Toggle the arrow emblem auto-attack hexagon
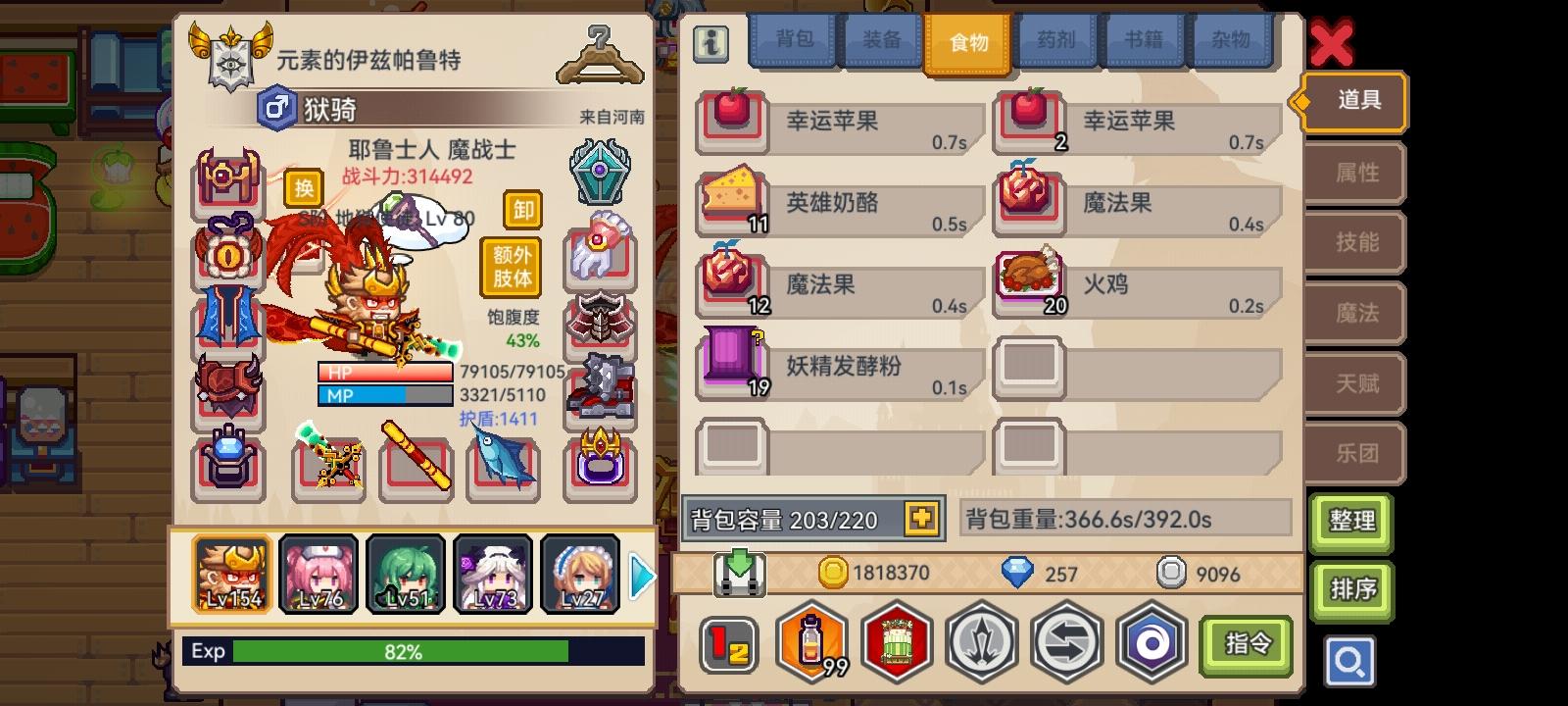Image resolution: width=1568 pixels, height=706 pixels. [980, 642]
